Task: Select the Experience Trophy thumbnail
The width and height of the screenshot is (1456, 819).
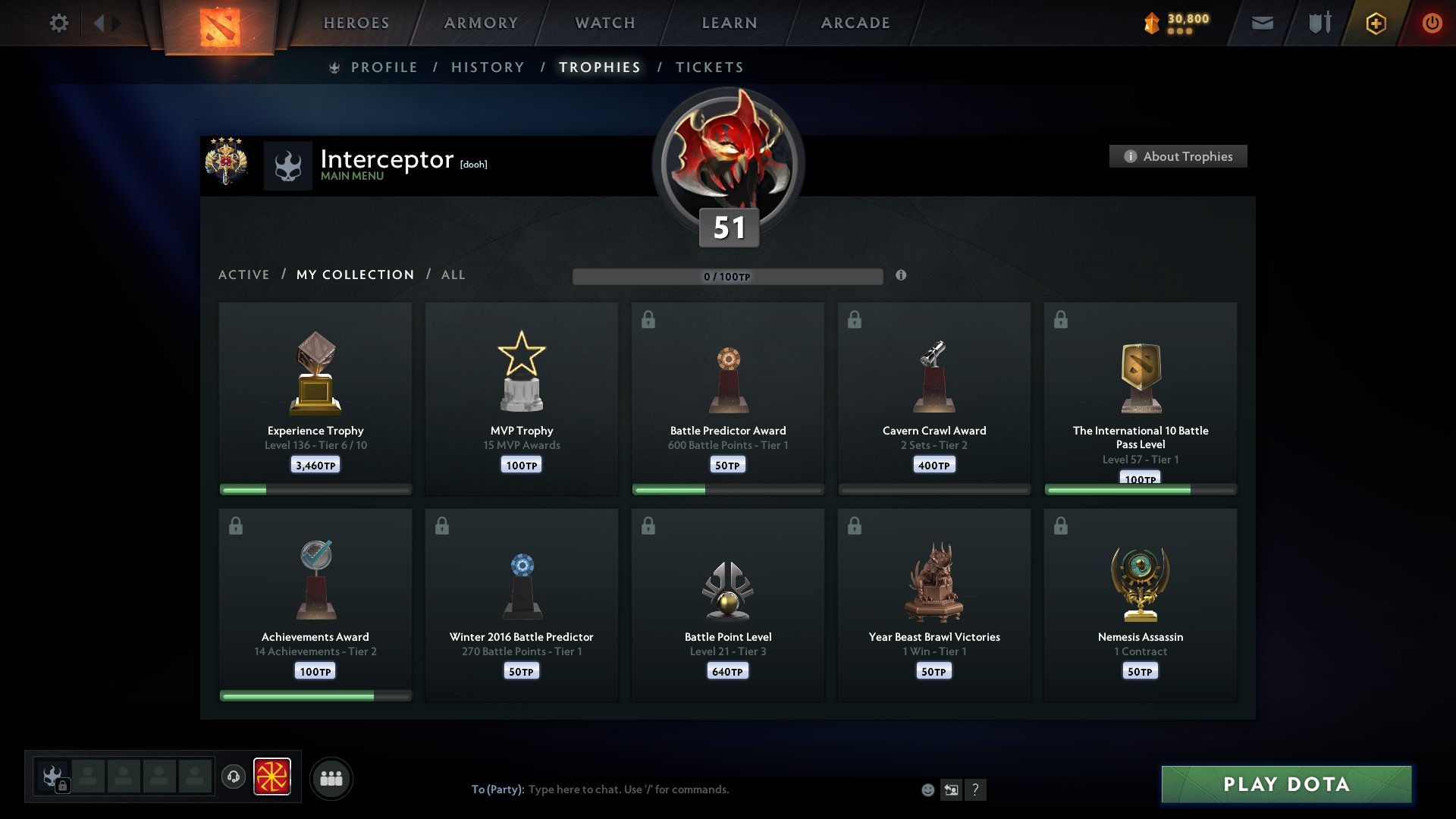Action: tap(315, 372)
